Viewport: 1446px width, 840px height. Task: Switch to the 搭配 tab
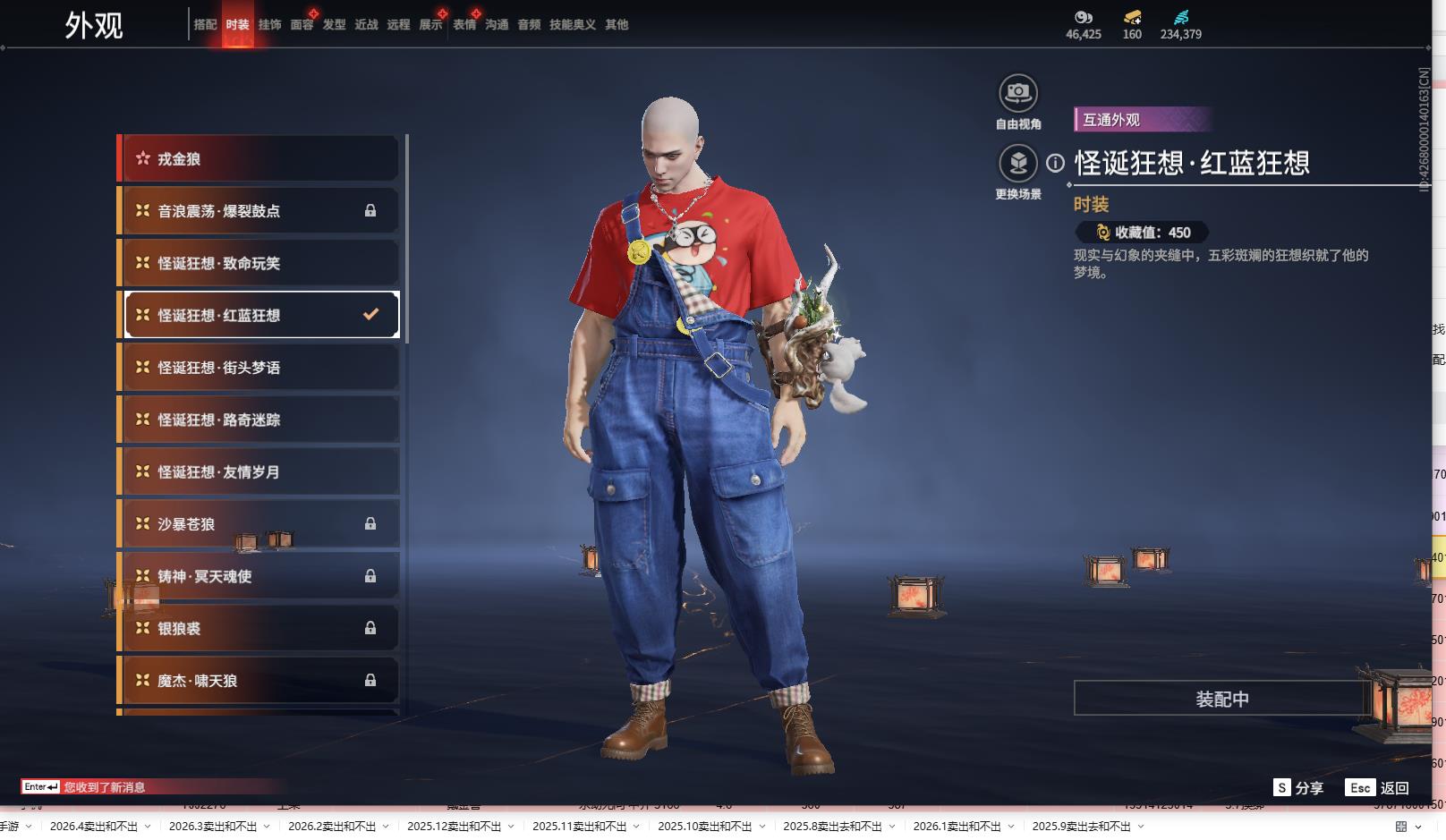tap(205, 24)
